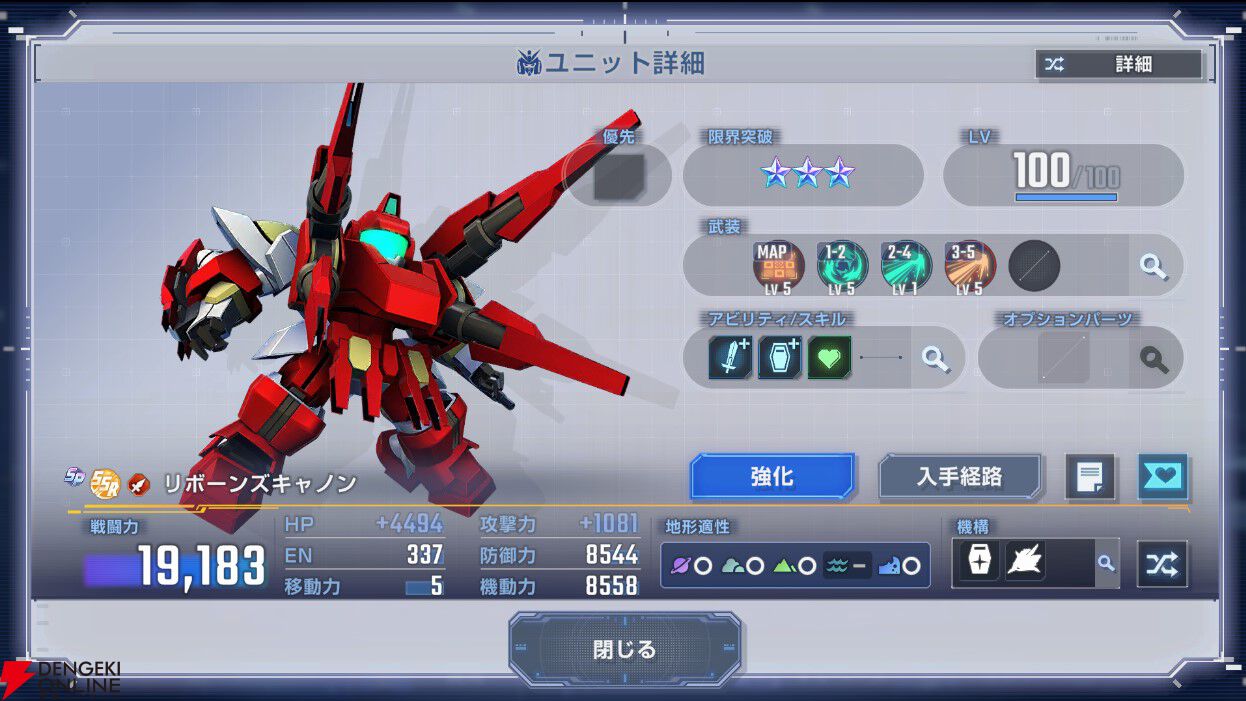This screenshot has width=1246, height=701.
Task: View the coffin-shaped ability icon
Action: [779, 357]
